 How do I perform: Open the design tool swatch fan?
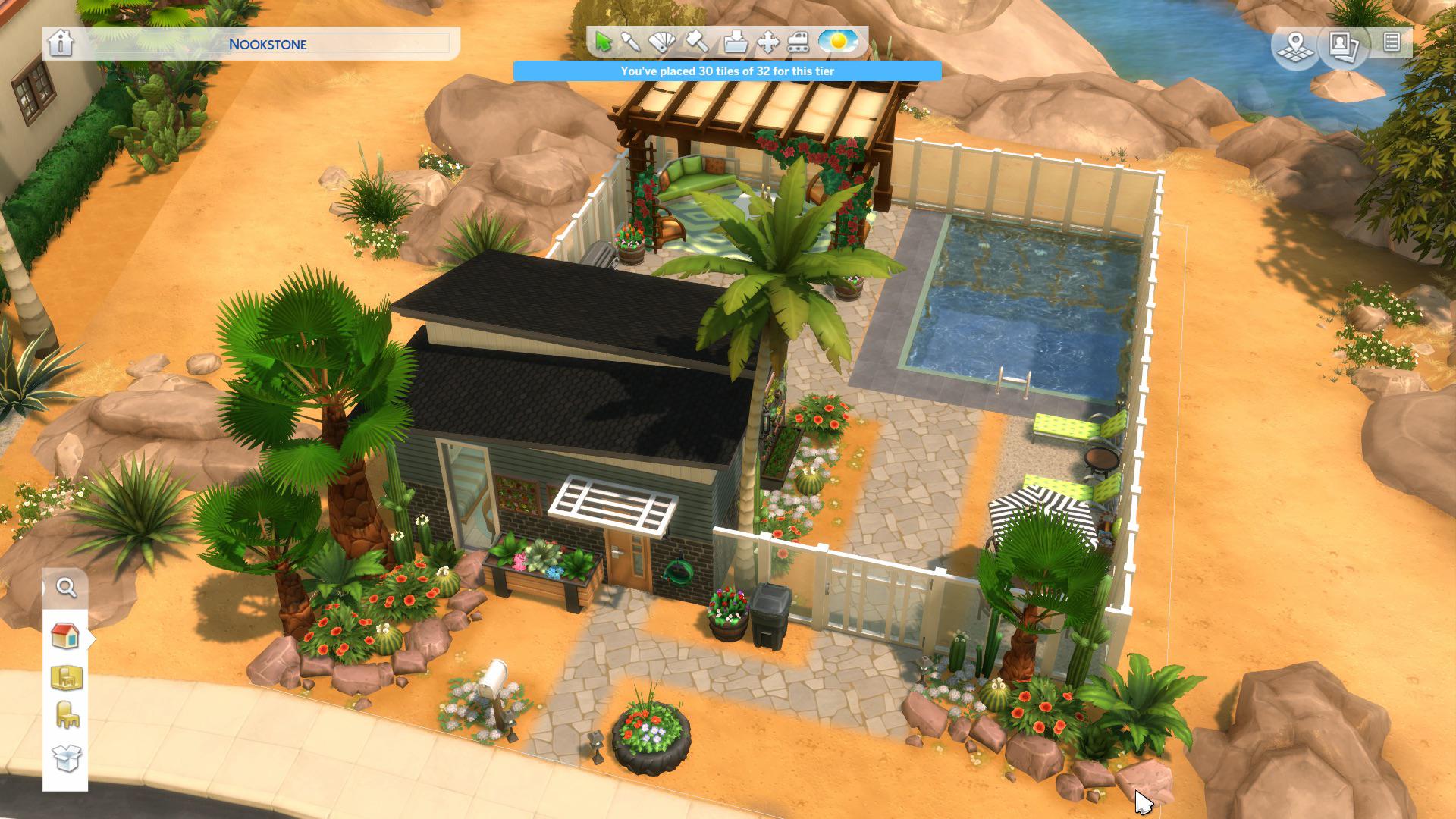pyautogui.click(x=664, y=43)
